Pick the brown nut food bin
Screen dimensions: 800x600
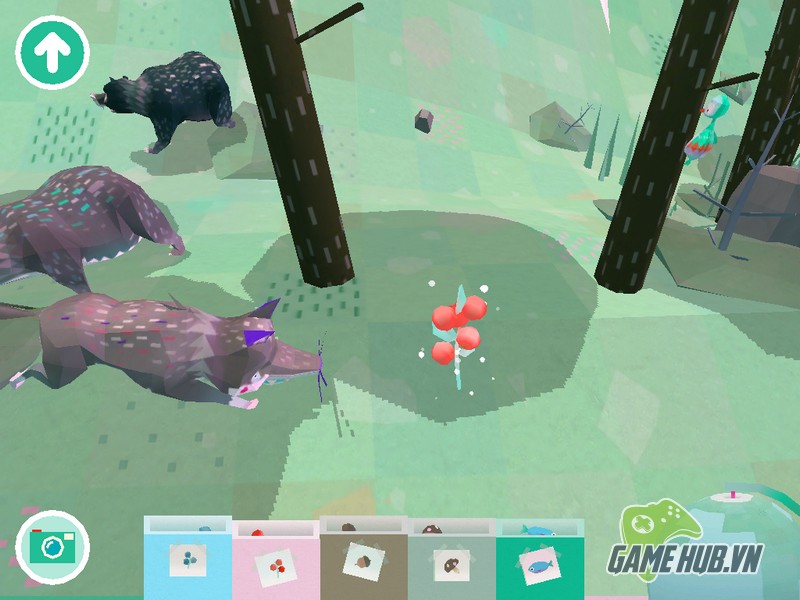pos(363,560)
